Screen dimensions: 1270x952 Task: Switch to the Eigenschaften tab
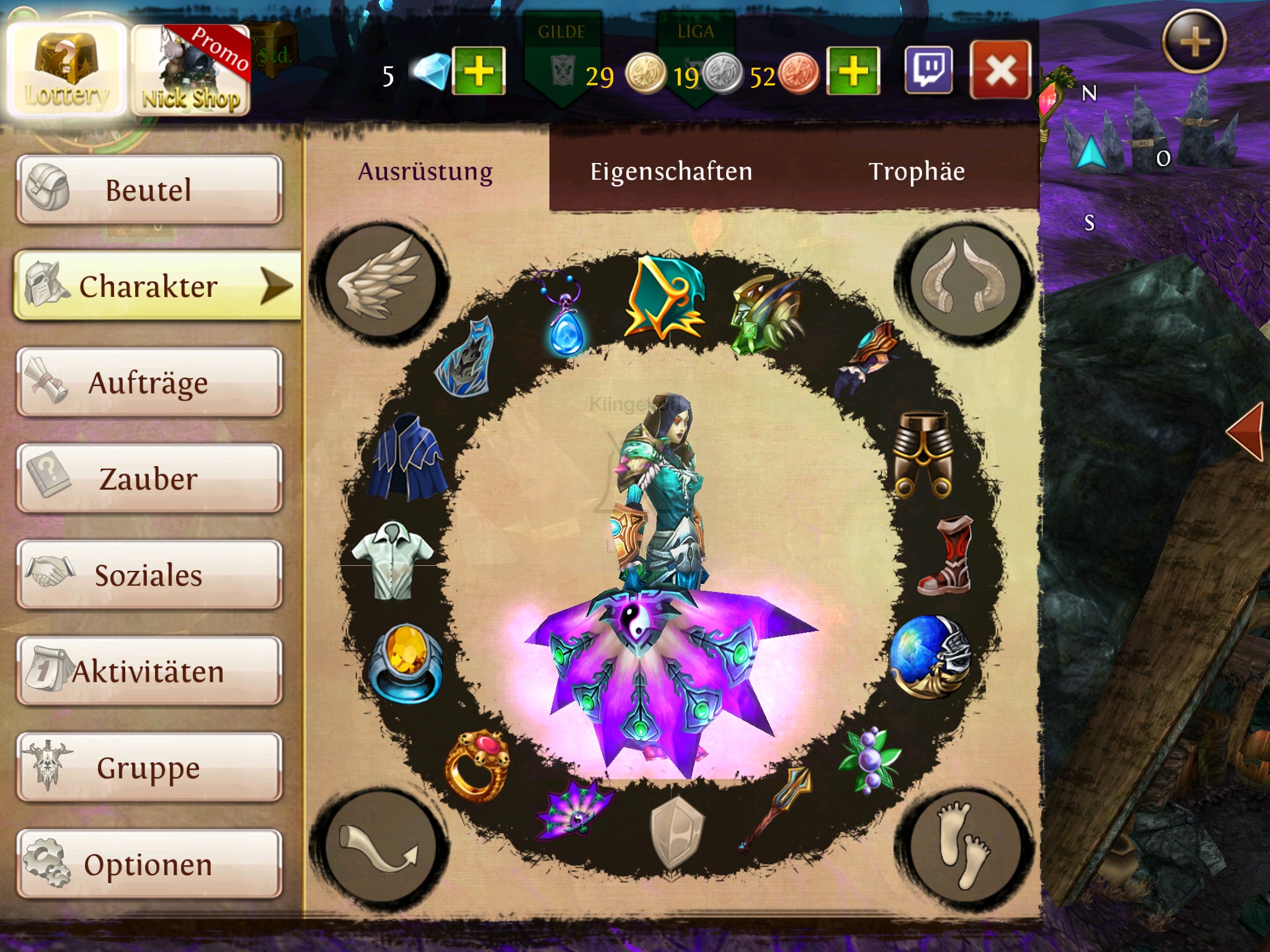(671, 172)
